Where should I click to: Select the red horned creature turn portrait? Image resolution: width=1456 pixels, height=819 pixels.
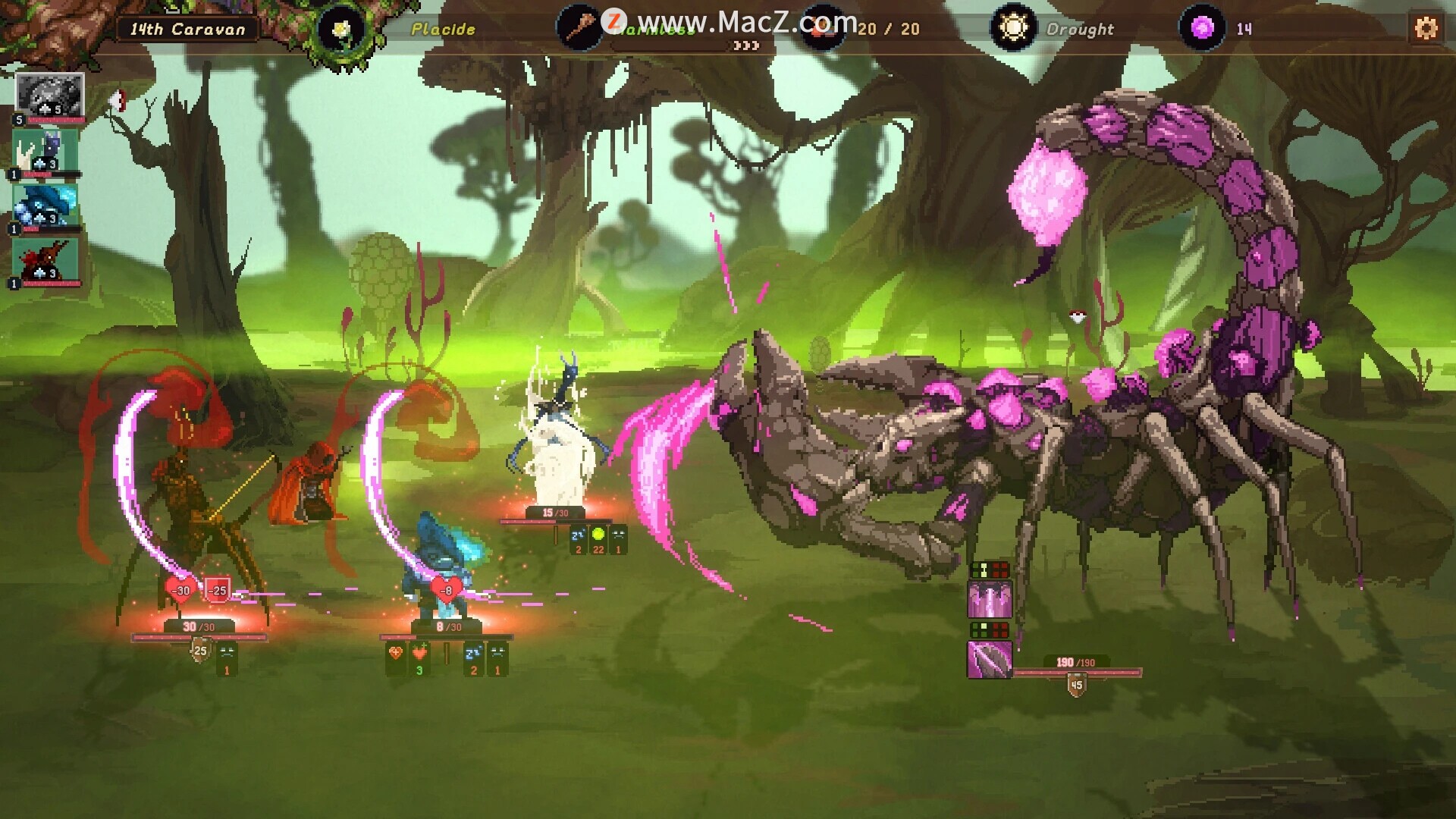click(45, 261)
